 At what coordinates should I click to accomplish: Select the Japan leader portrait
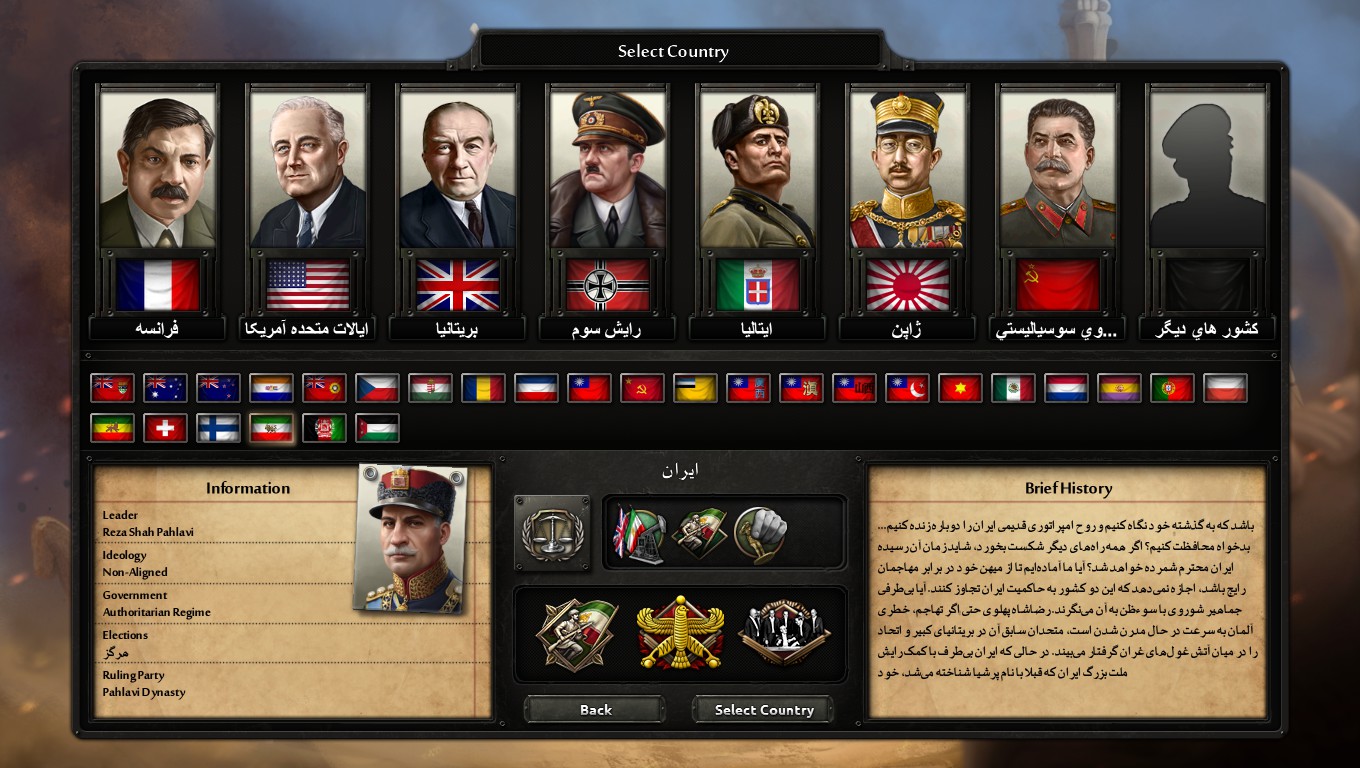coord(908,170)
